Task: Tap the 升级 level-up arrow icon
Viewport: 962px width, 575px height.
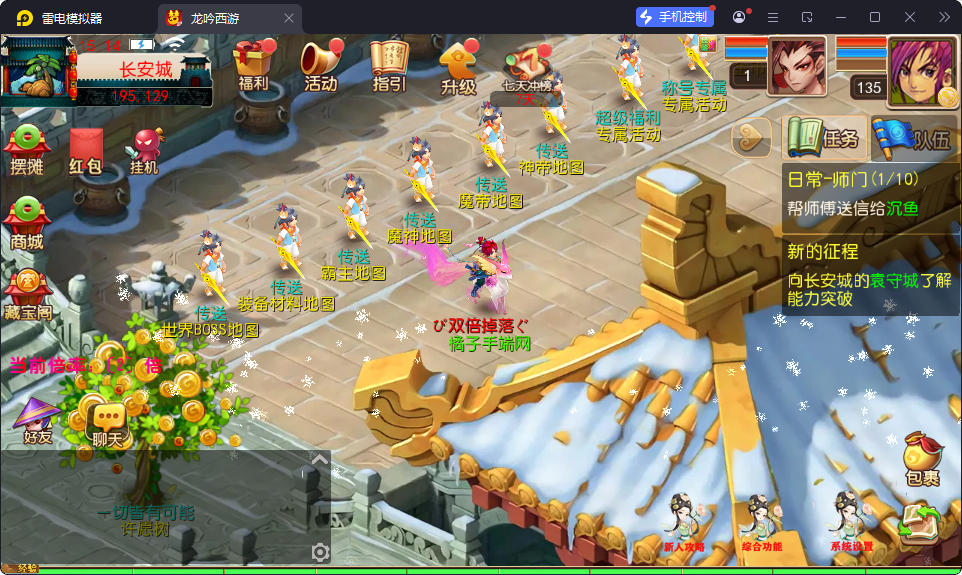Action: click(x=458, y=68)
